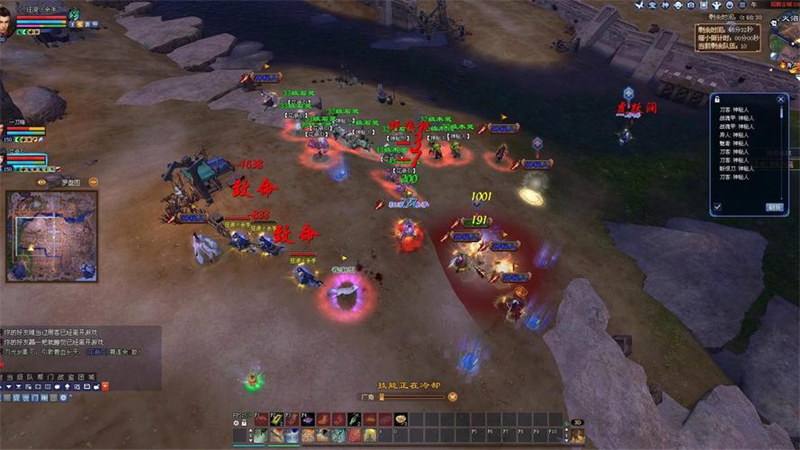
Task: Open the map panel
Action: click(52, 236)
